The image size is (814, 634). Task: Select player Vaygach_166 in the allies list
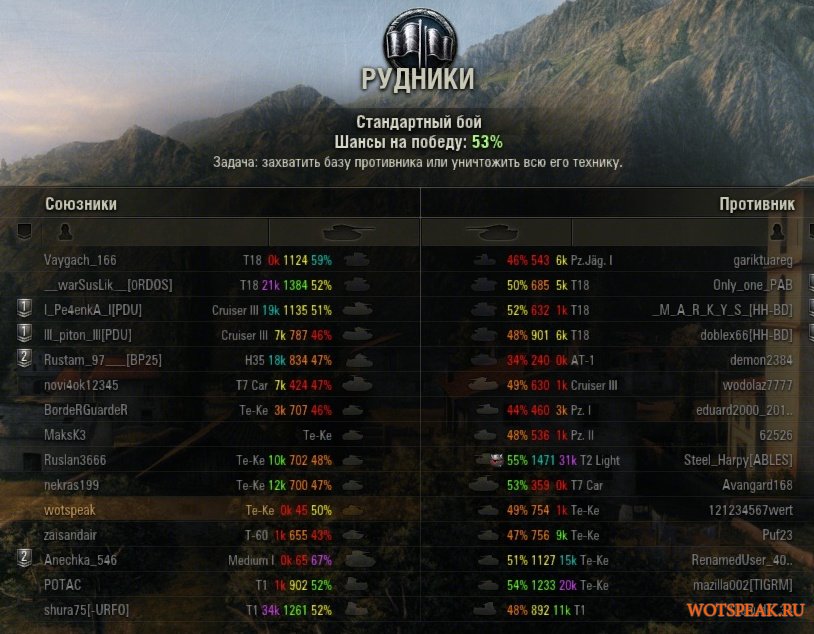point(80,260)
